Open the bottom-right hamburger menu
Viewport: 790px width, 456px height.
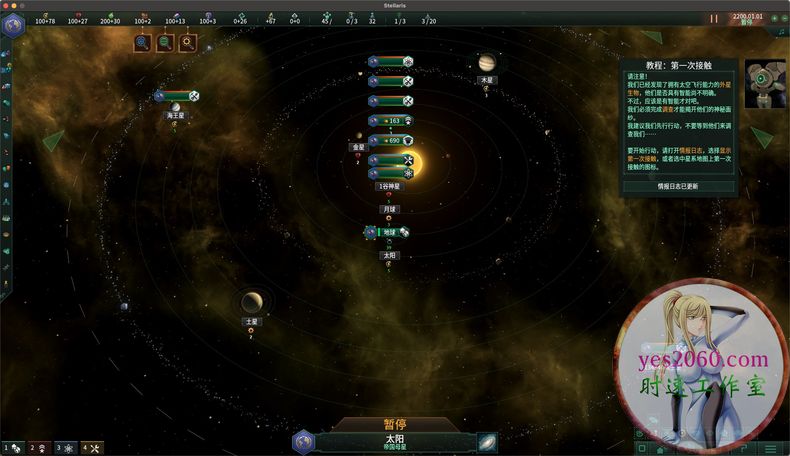(x=770, y=448)
